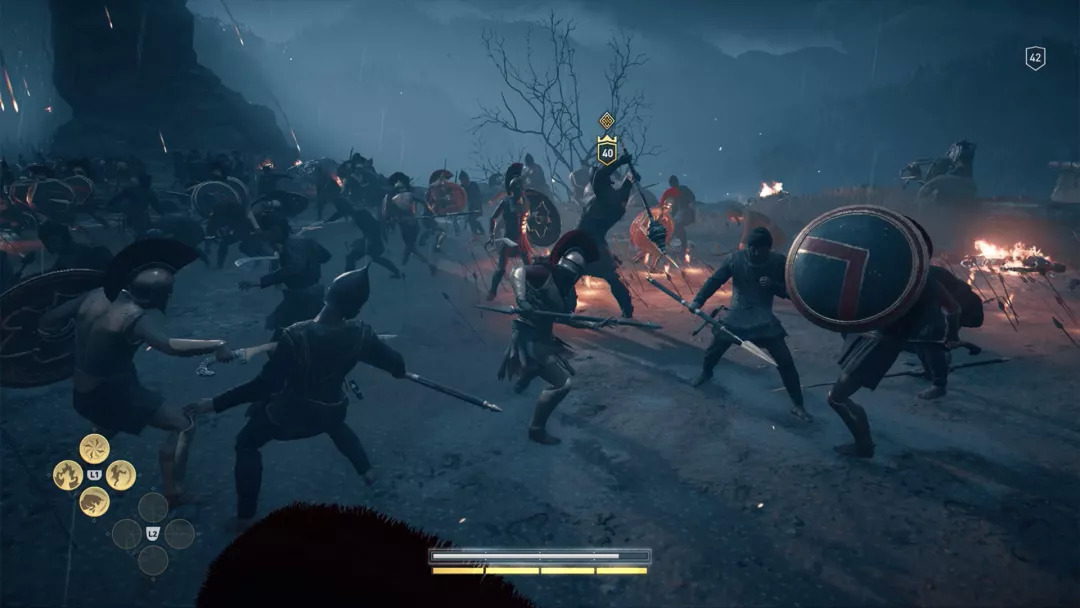Target the crowned level 40 captain marker
This screenshot has width=1080, height=608.
pyautogui.click(x=606, y=150)
